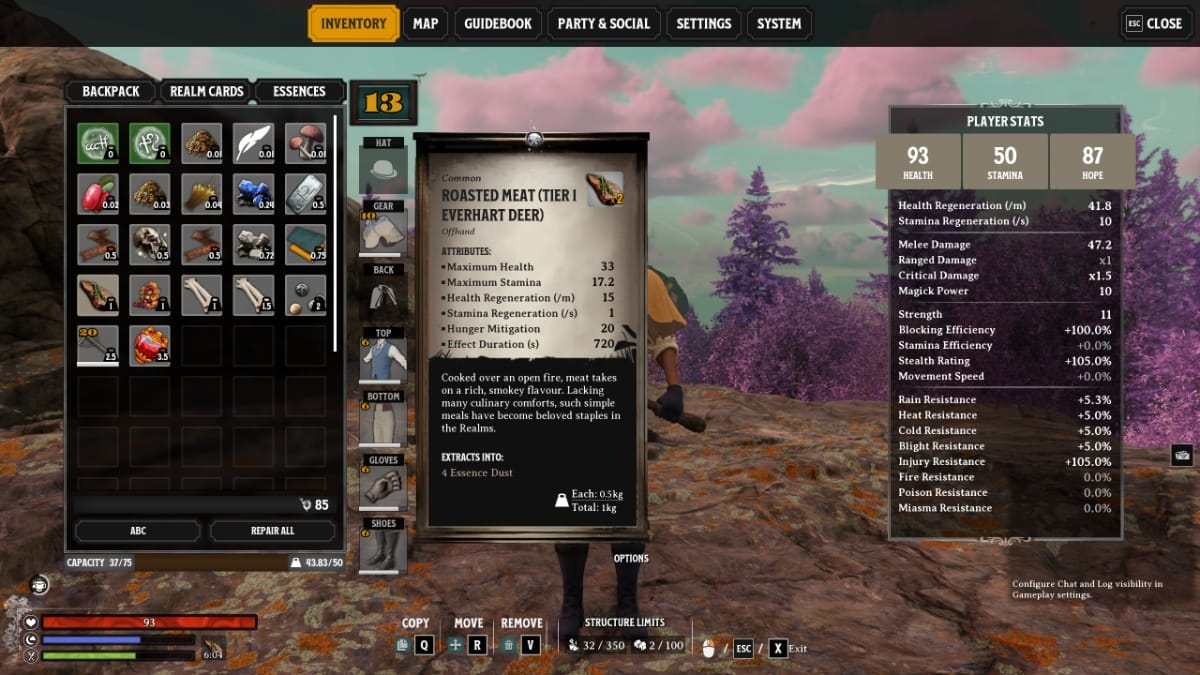Image resolution: width=1200 pixels, height=675 pixels.
Task: Open the System tab
Action: click(x=779, y=24)
